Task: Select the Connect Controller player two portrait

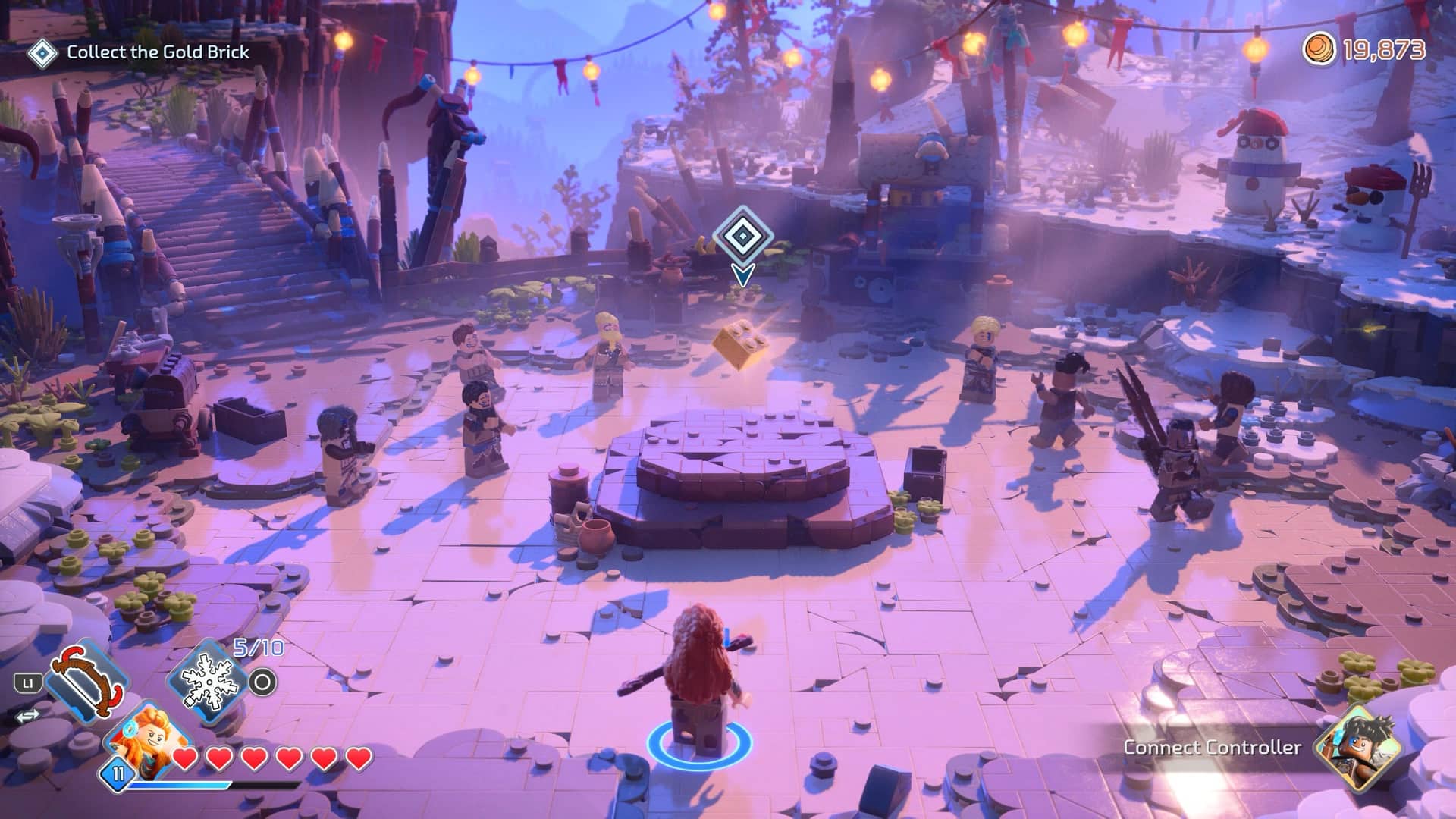Action: [x=1357, y=747]
